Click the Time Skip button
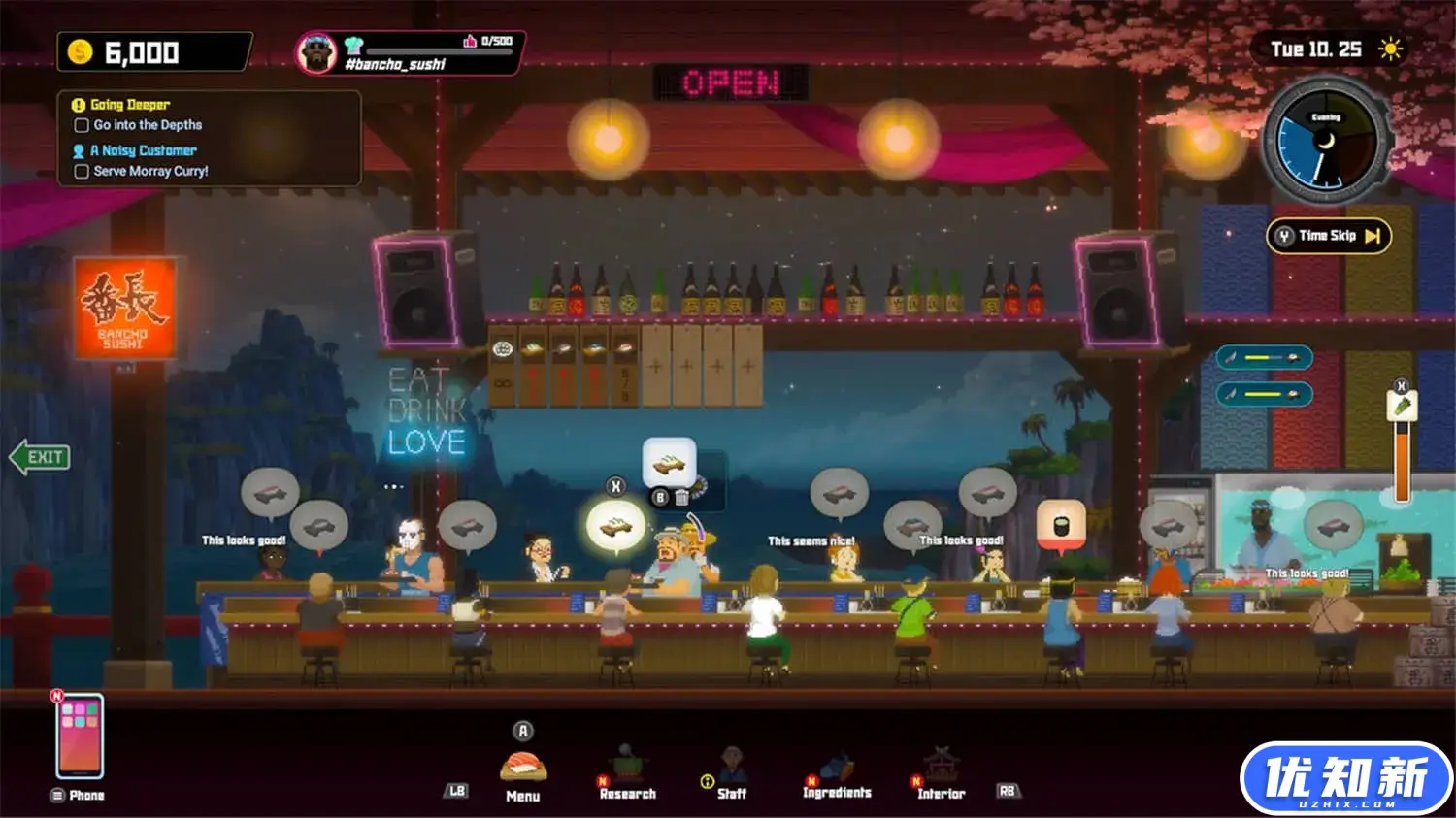Screen dimensions: 1456x818 (1328, 236)
